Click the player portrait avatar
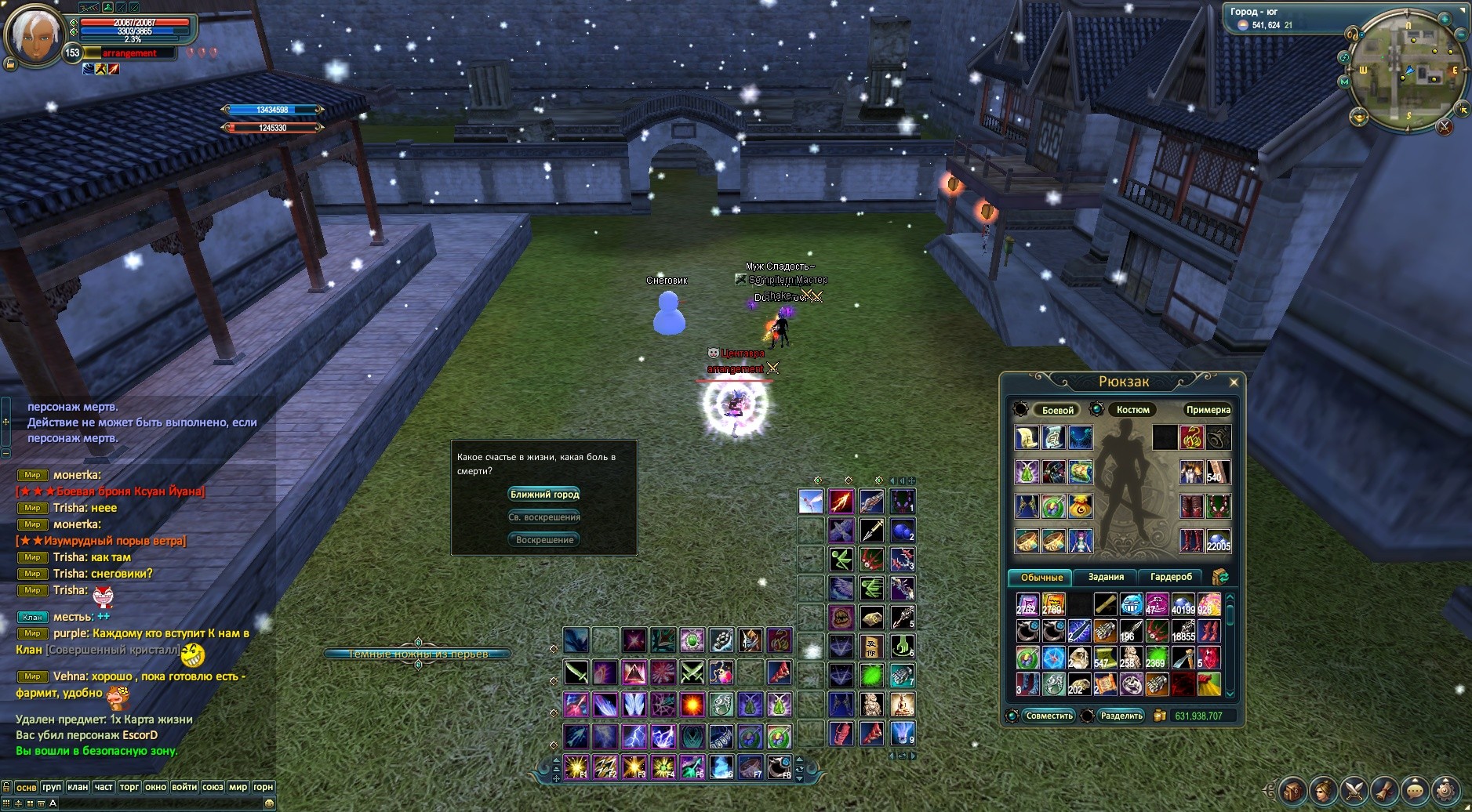Viewport: 1472px width, 812px height. point(33,35)
